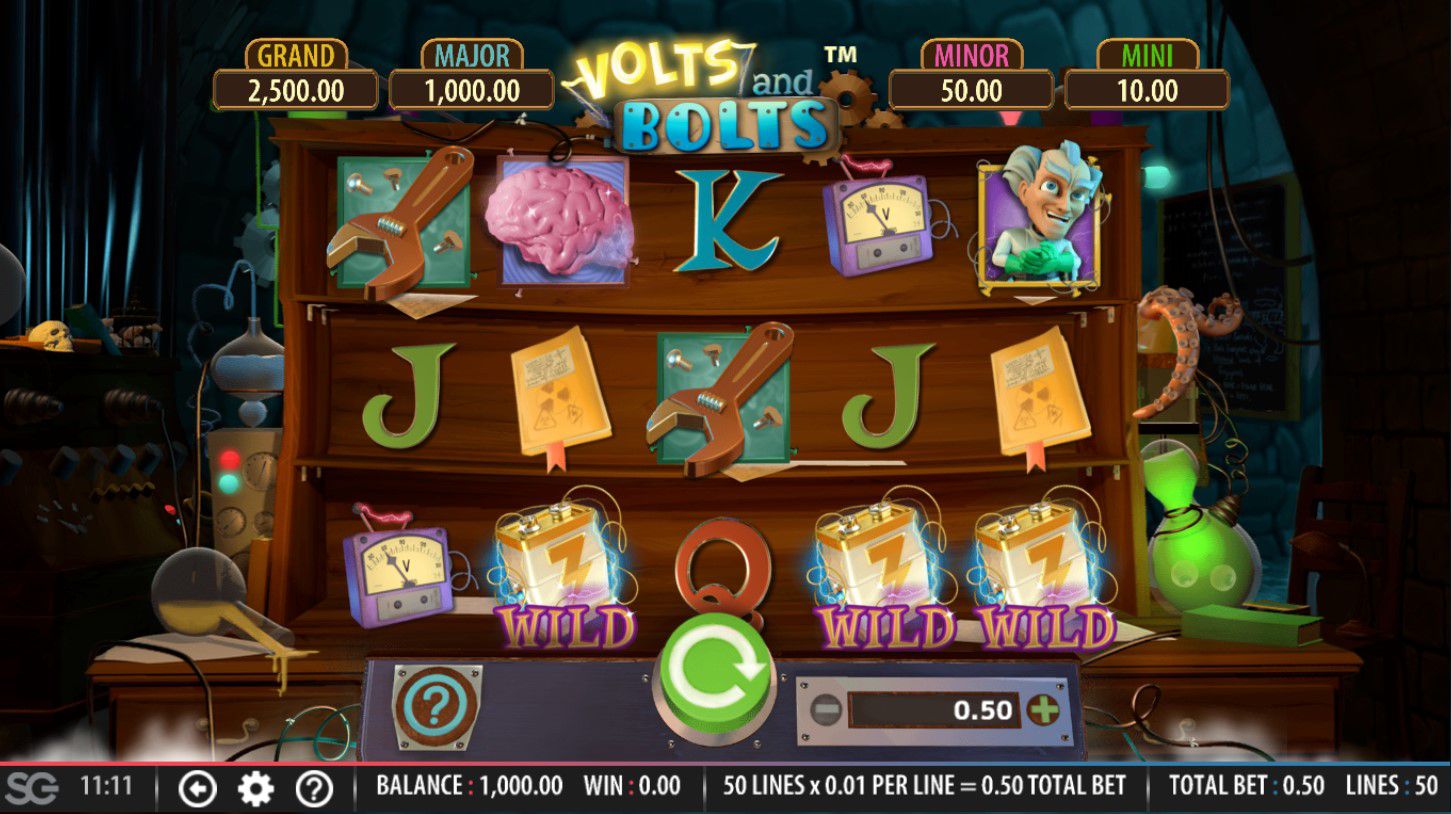Open settings via the gear icon
This screenshot has height=814, width=1451.
point(255,789)
